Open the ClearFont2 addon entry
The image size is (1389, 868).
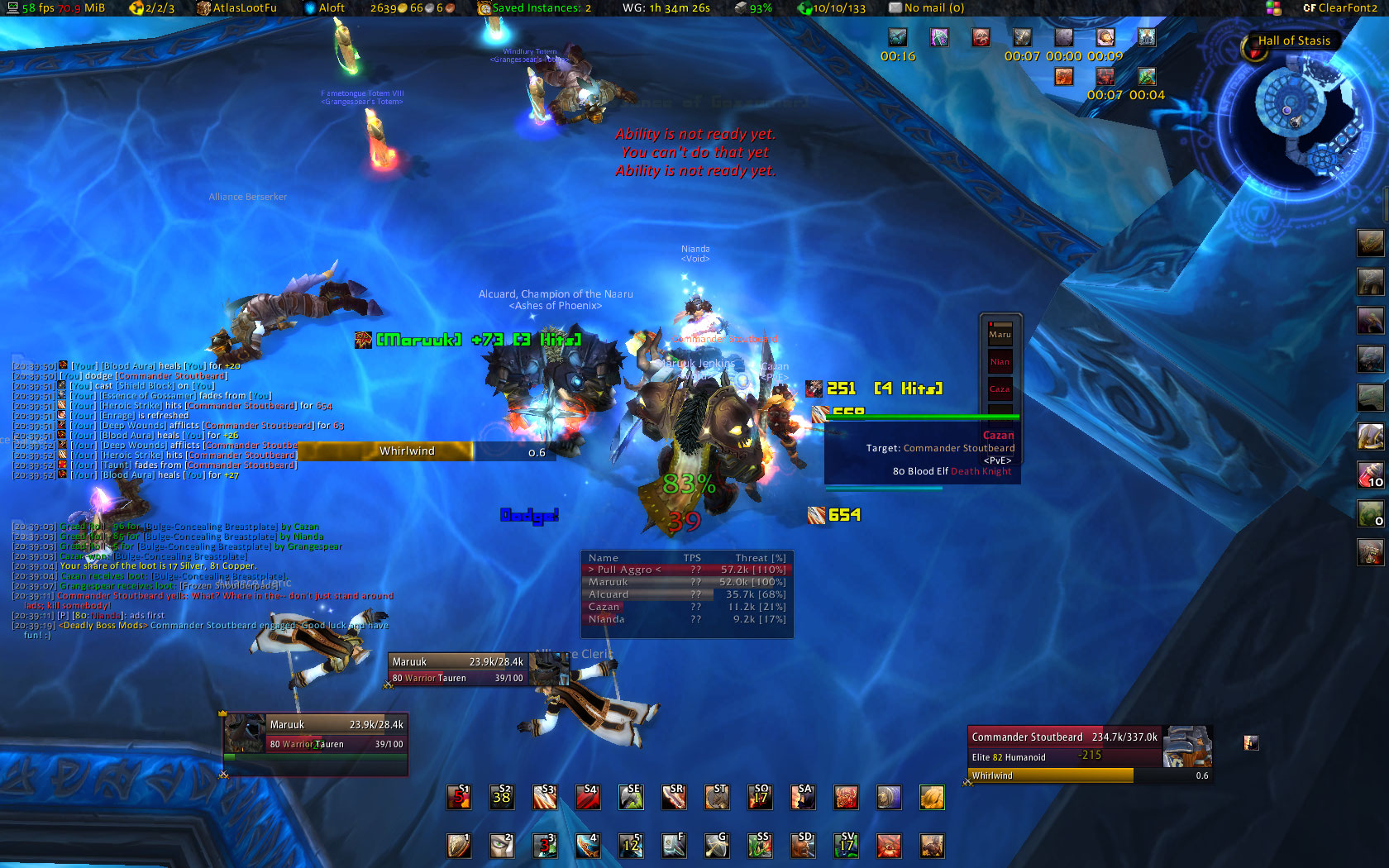pyautogui.click(x=1339, y=7)
